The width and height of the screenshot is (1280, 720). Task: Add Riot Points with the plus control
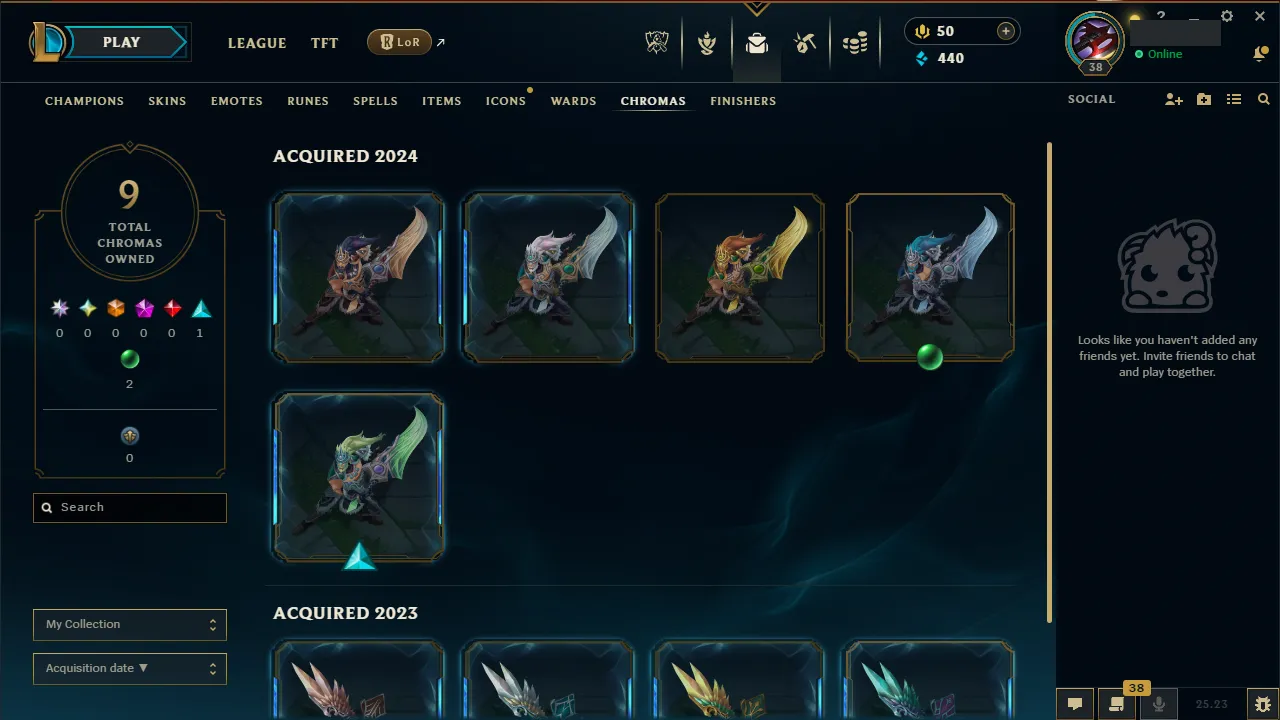tap(1005, 31)
